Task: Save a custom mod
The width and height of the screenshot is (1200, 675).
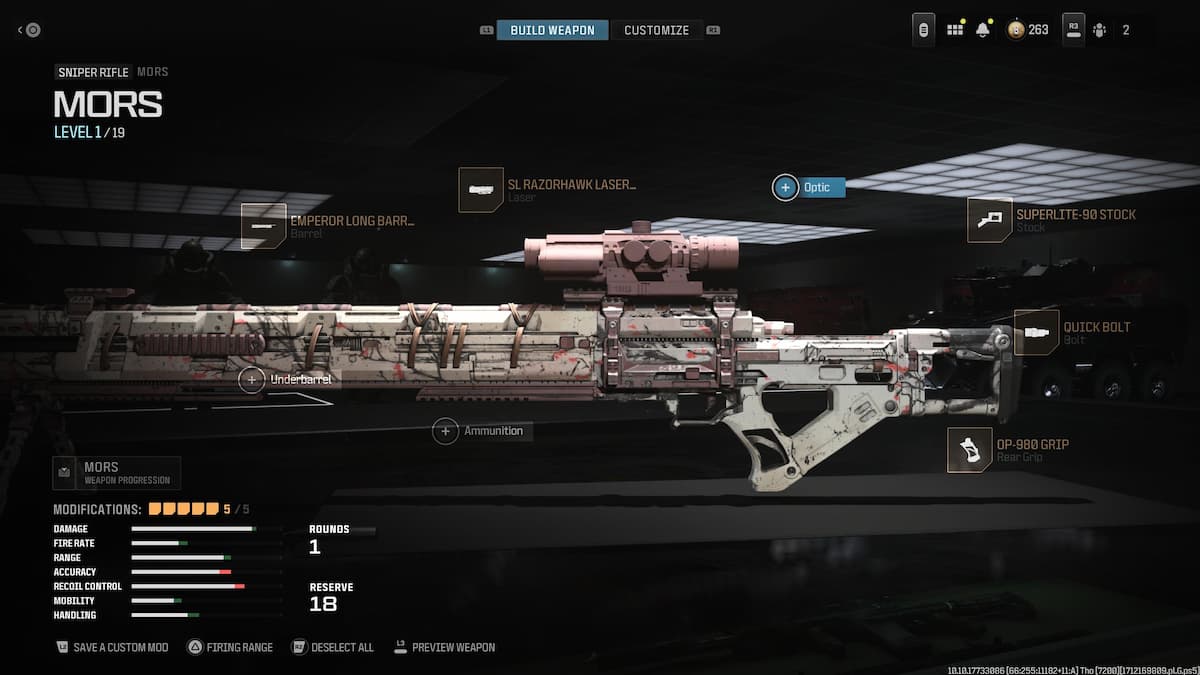Action: 111,647
